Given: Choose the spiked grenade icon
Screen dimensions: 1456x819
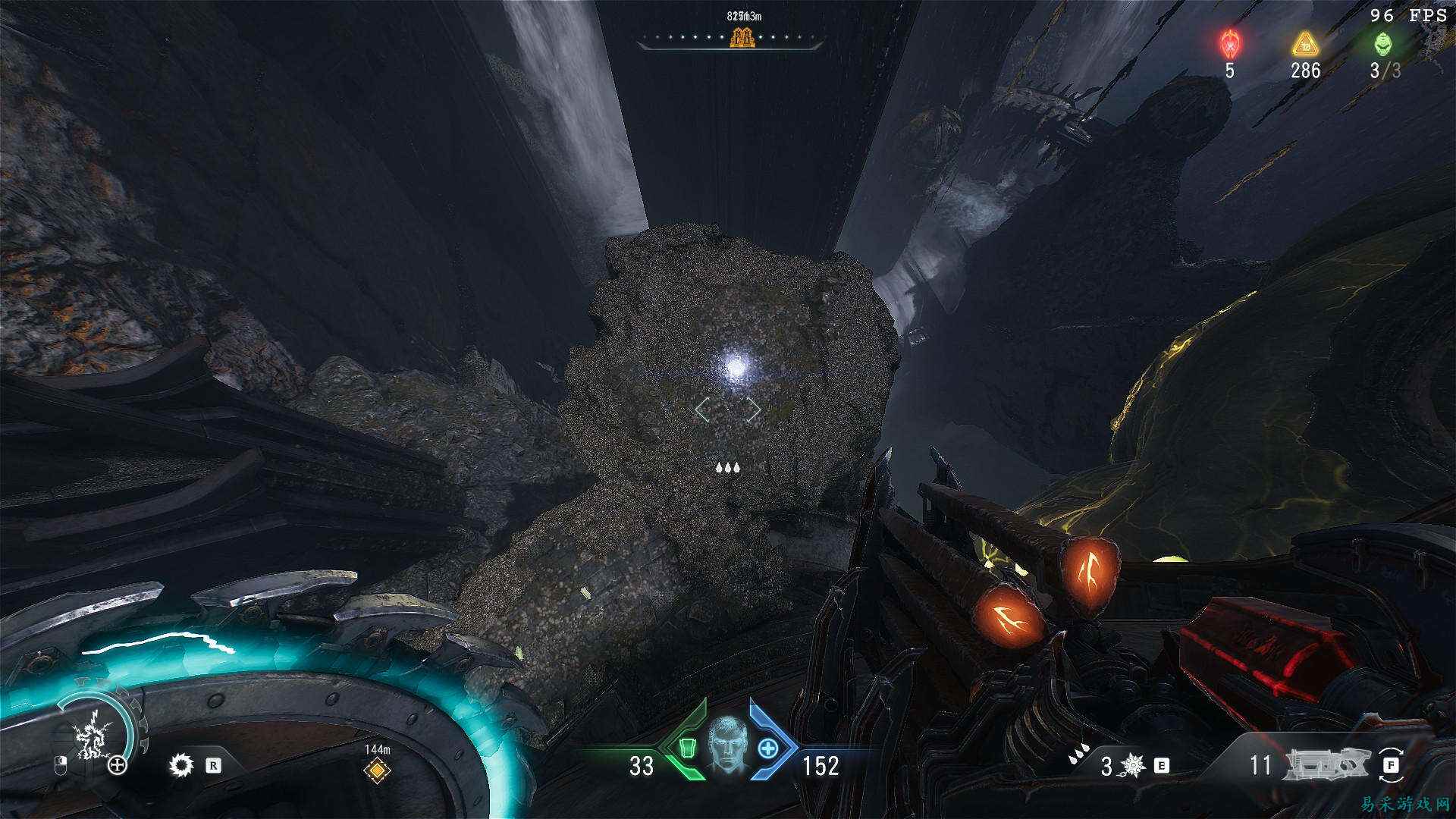Looking at the screenshot, I should tap(1133, 765).
